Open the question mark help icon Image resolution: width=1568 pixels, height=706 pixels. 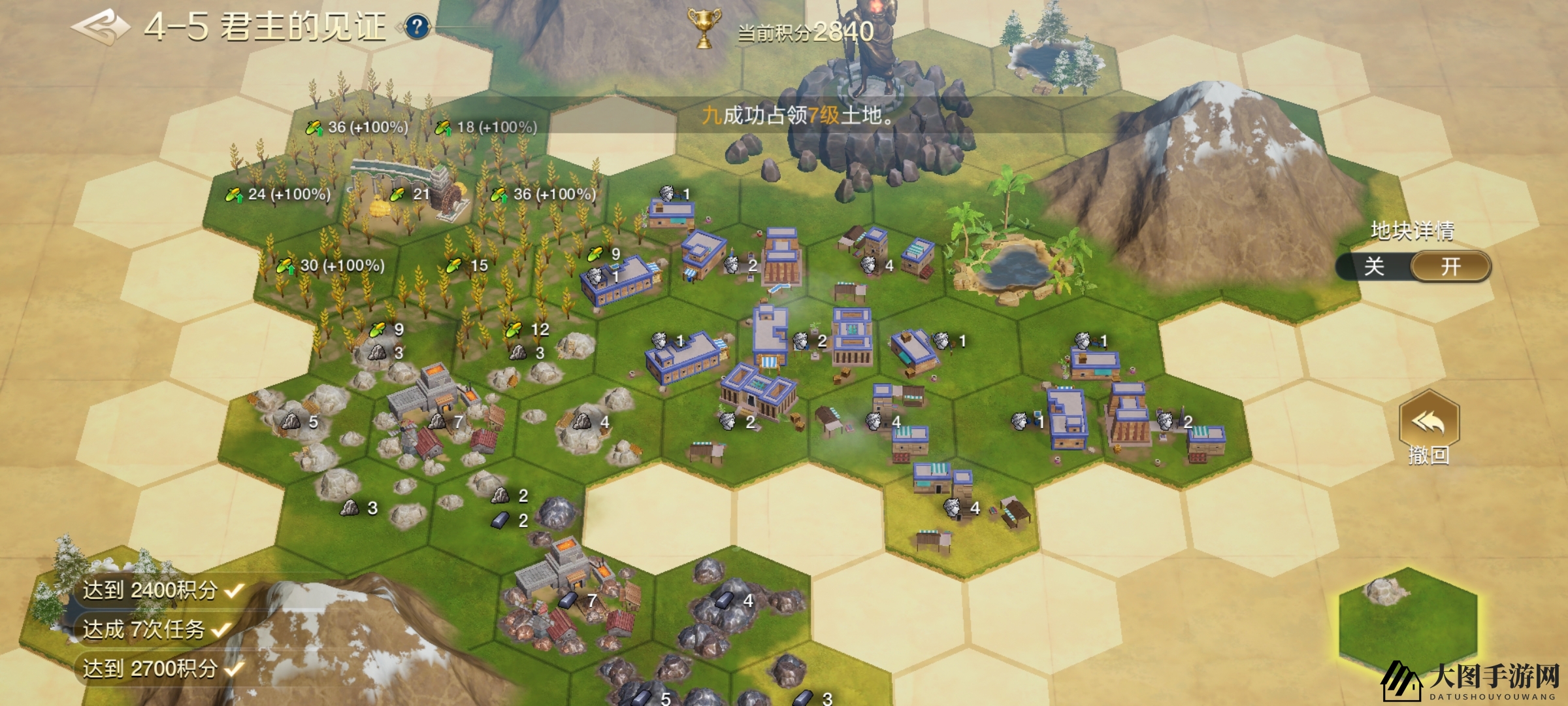[417, 27]
